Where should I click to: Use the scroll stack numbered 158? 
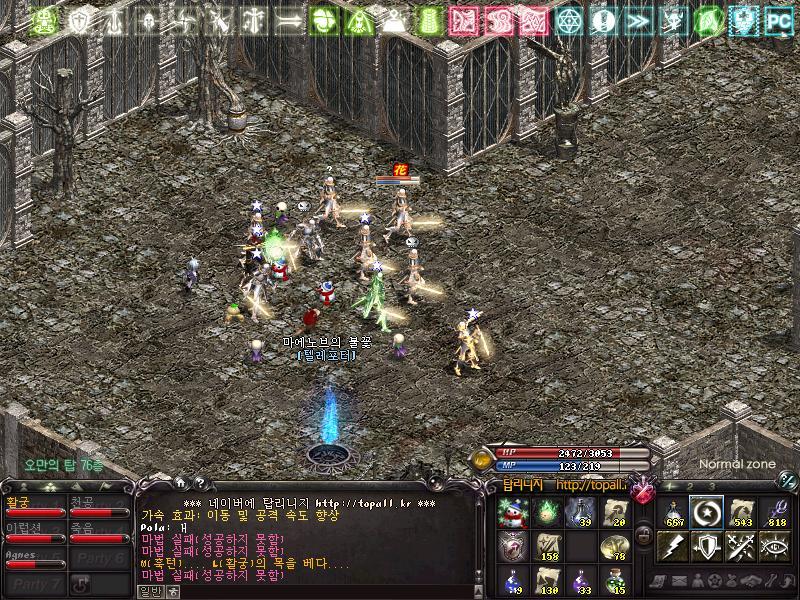click(546, 546)
